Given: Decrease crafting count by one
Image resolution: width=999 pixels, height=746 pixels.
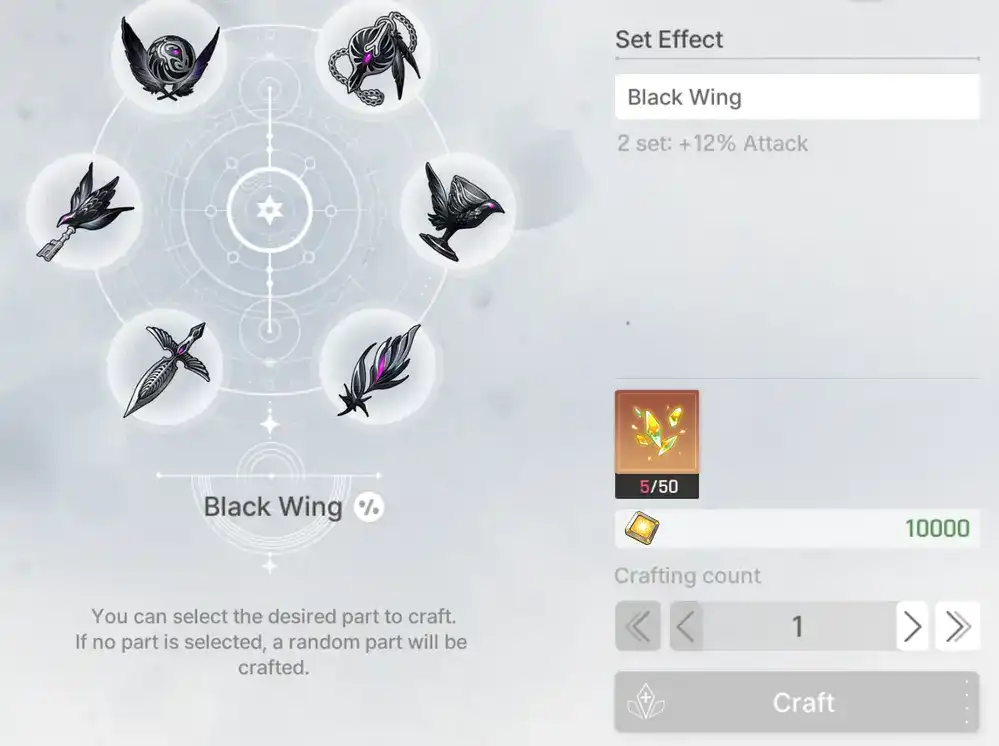Looking at the screenshot, I should 685,627.
